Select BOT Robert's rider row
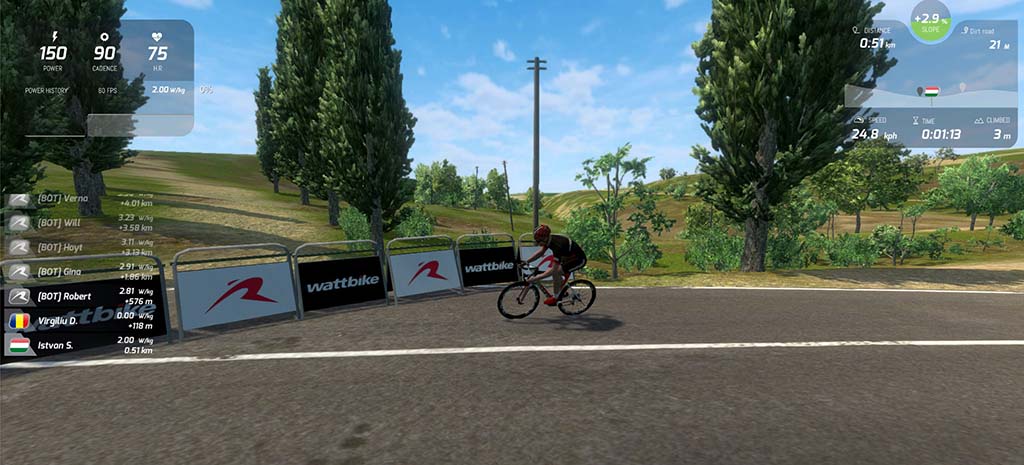This screenshot has width=1024, height=465. click(82, 296)
